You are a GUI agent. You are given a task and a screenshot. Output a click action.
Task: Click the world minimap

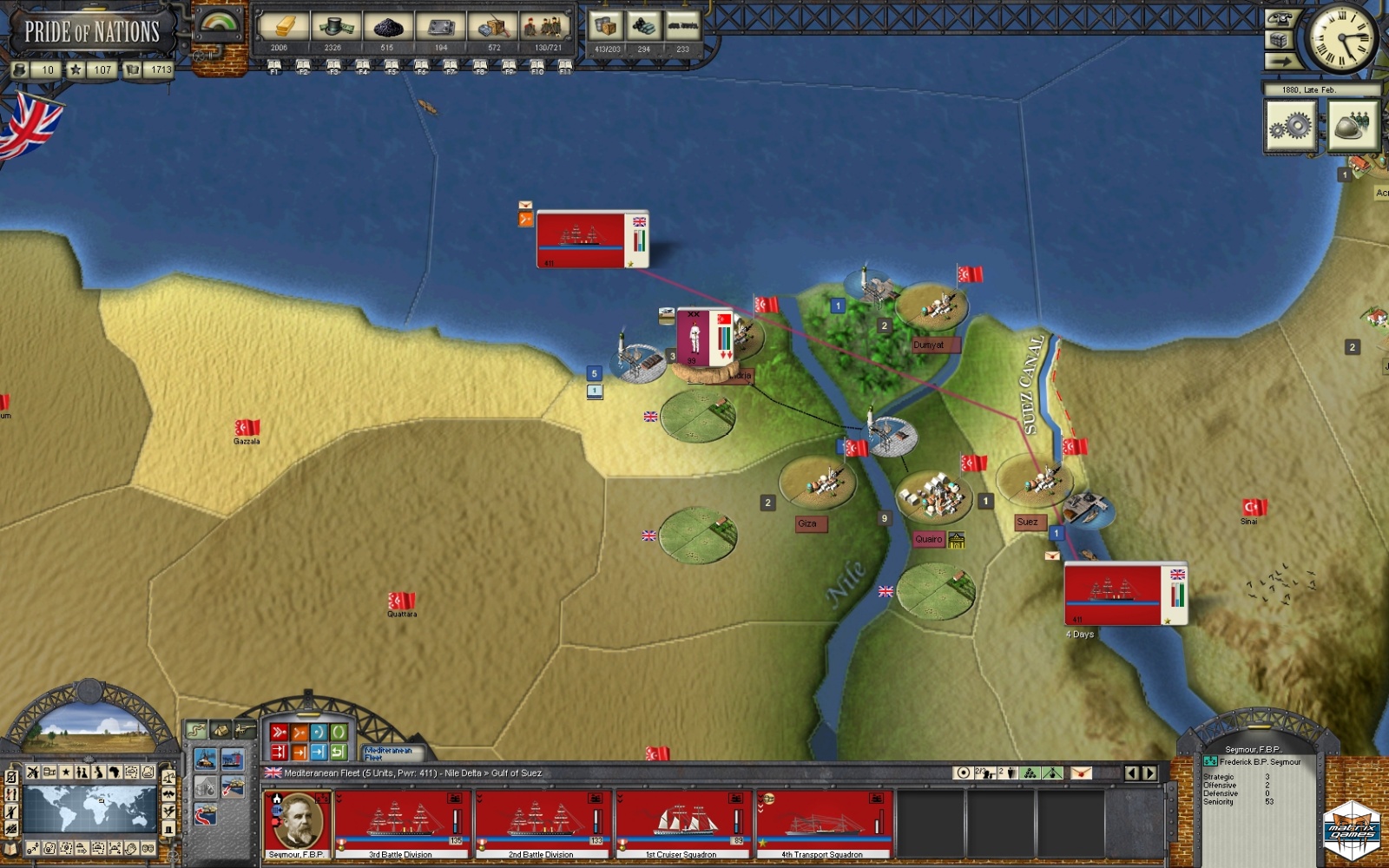pyautogui.click(x=89, y=808)
